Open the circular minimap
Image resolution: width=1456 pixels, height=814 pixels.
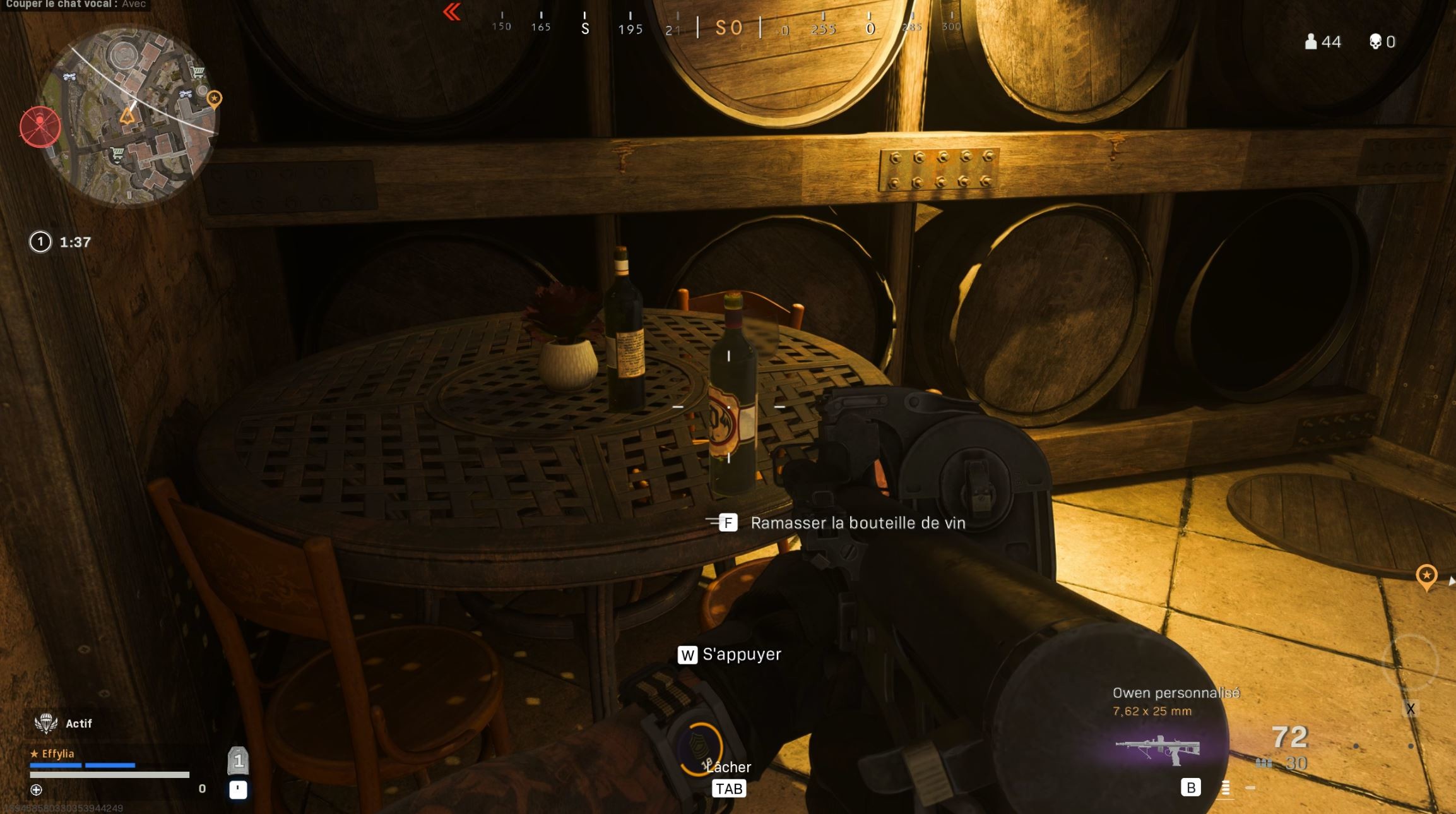(x=126, y=115)
